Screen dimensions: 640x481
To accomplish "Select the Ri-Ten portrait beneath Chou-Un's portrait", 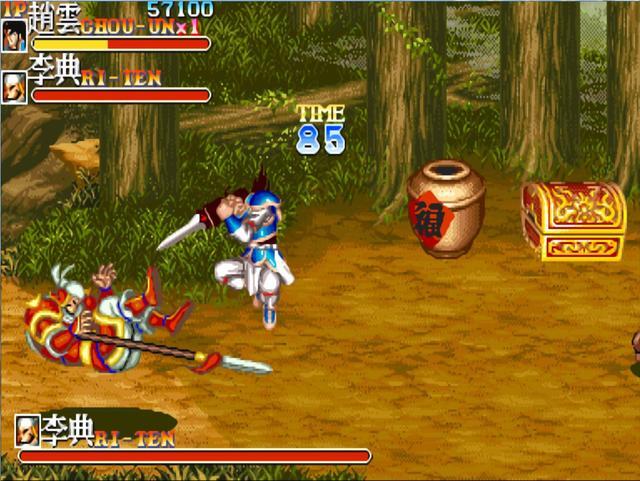I will pos(15,86).
